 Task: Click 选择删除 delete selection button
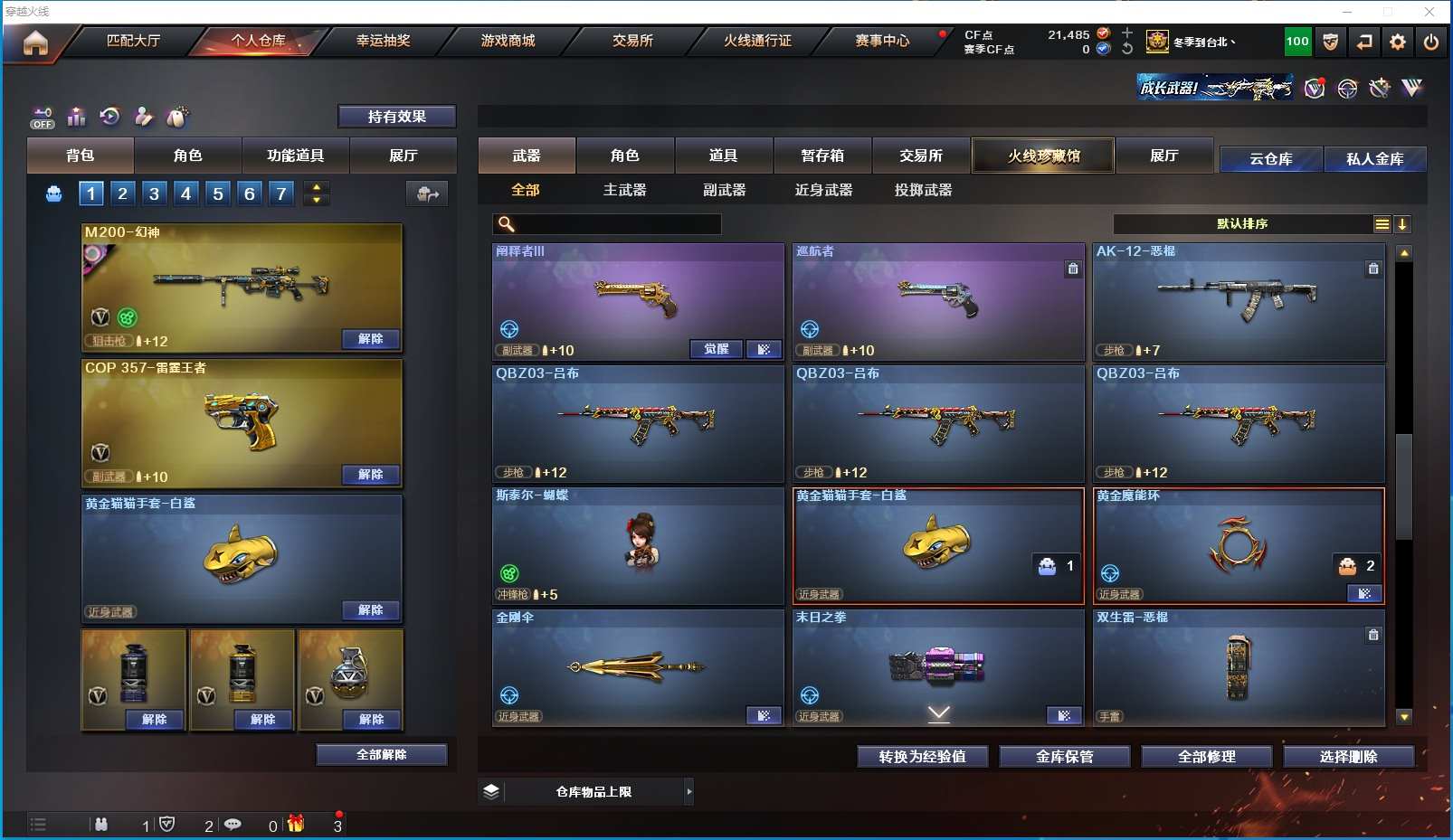(x=1348, y=757)
